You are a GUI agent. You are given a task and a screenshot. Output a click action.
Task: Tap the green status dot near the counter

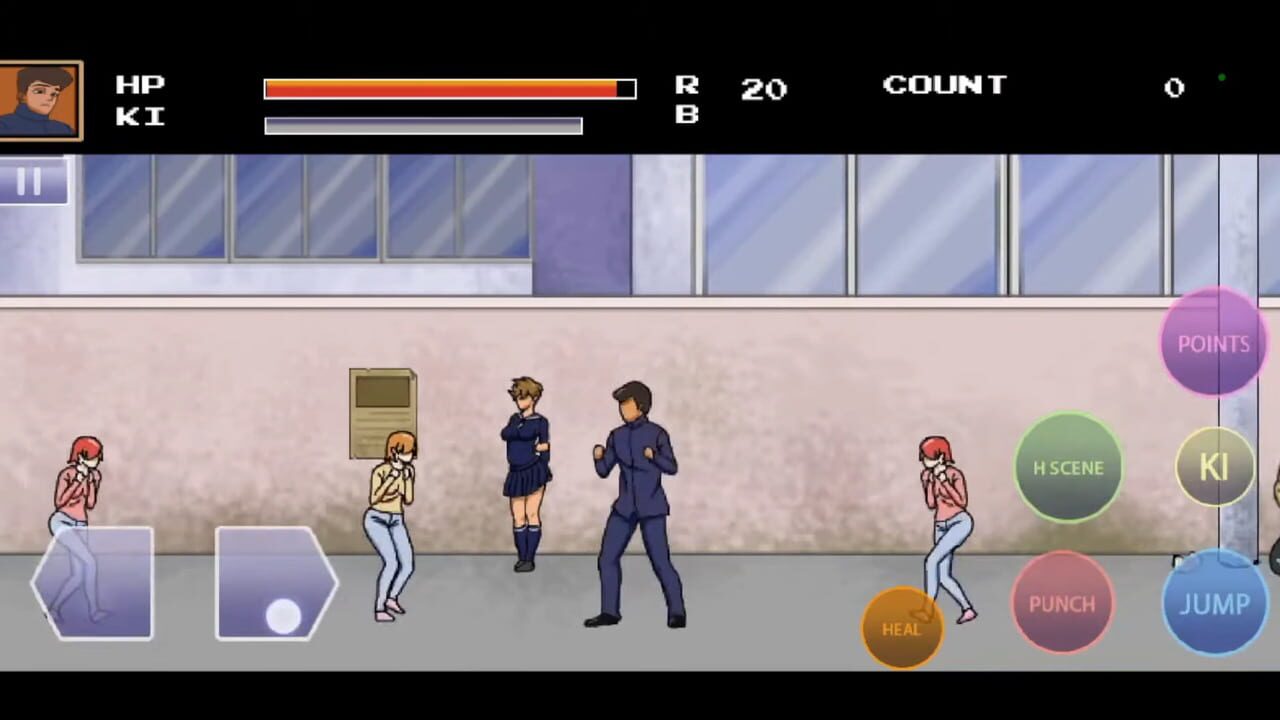[x=1221, y=77]
